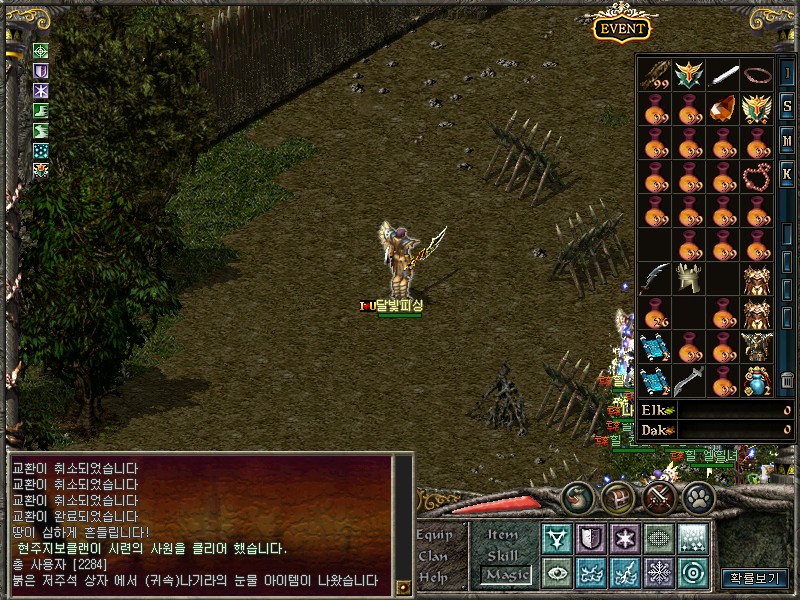Open the treasure chest round button
The width and height of the screenshot is (800, 600).
pos(619,497)
